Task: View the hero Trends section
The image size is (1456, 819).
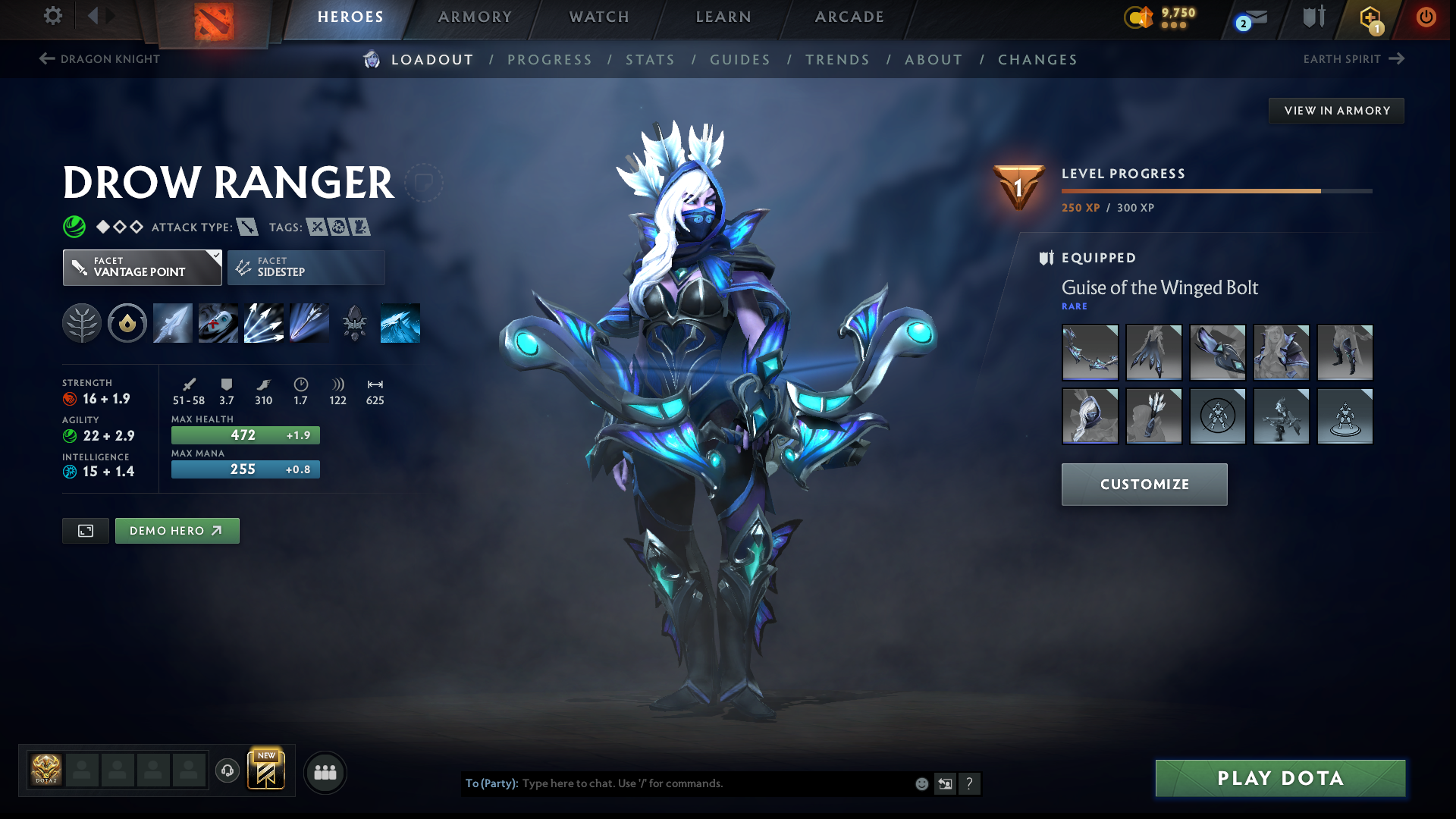Action: click(x=837, y=60)
